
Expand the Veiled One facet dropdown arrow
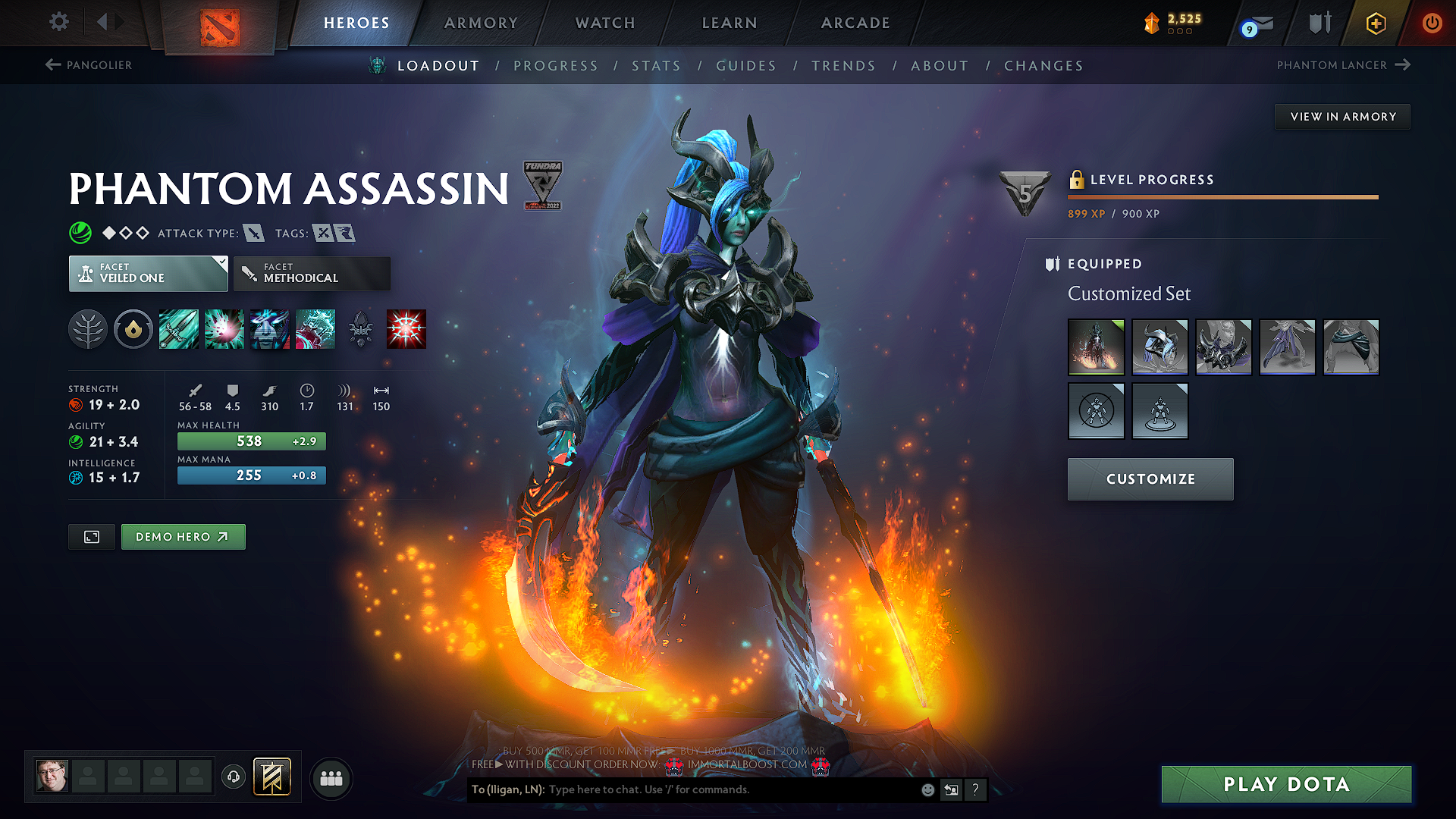221,262
